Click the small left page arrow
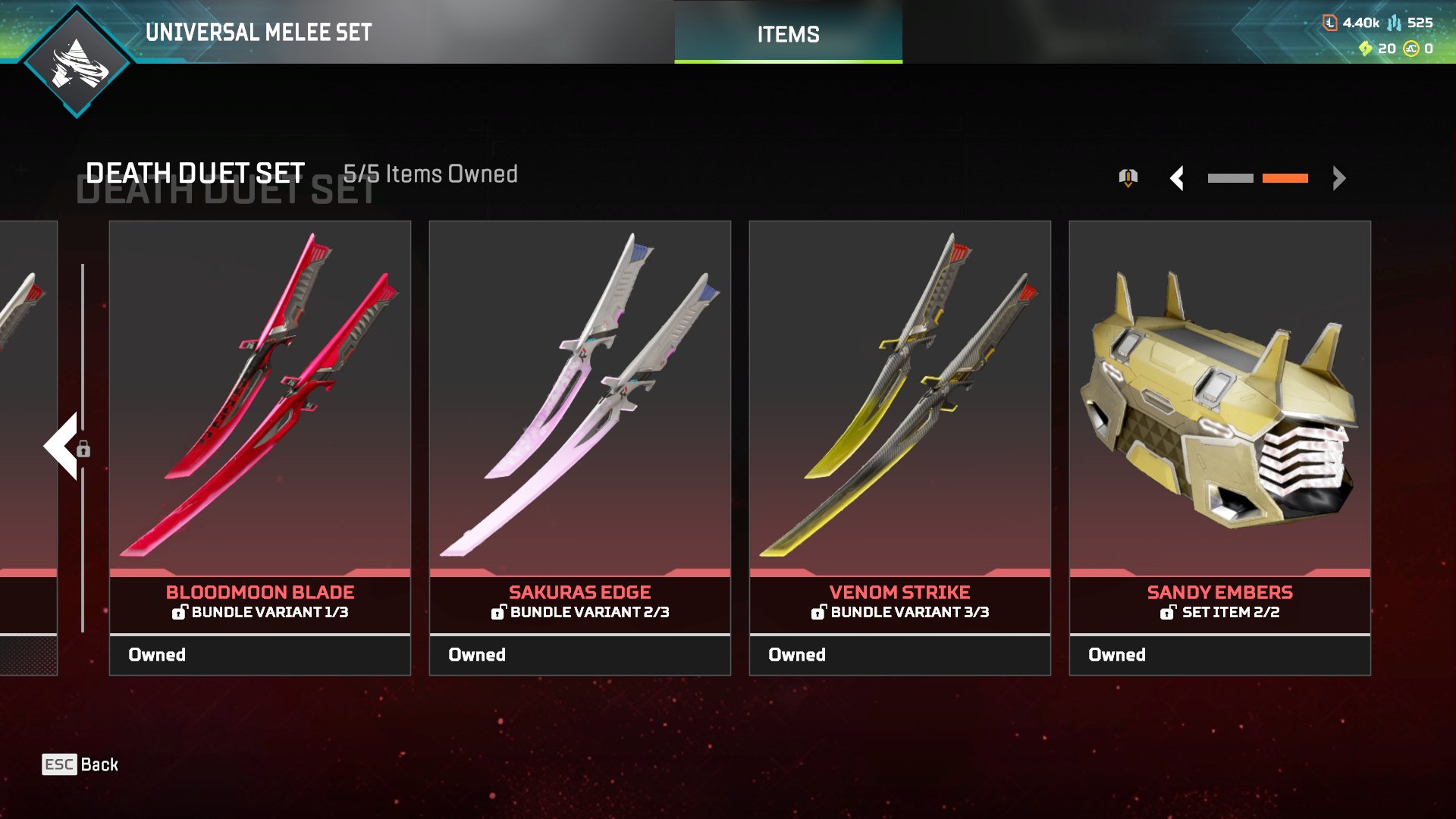The width and height of the screenshot is (1456, 819). point(1177,178)
